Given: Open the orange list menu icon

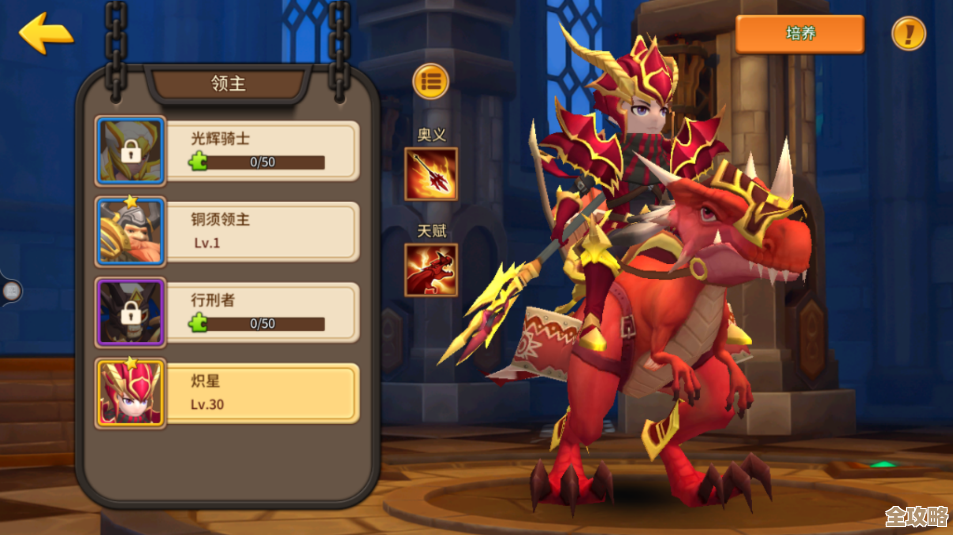Looking at the screenshot, I should 431,82.
